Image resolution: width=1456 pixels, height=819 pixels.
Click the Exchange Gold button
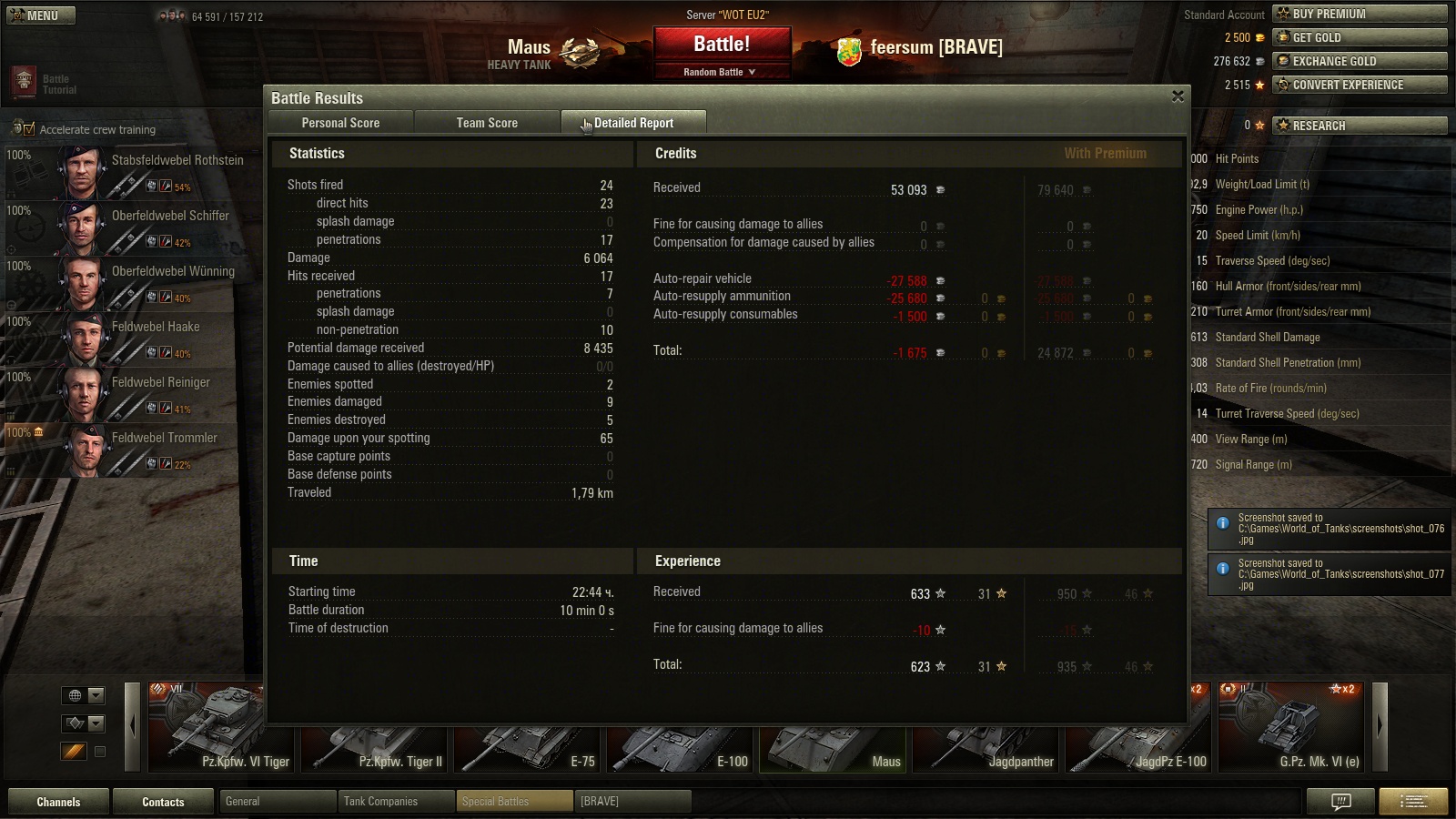coord(1360,61)
